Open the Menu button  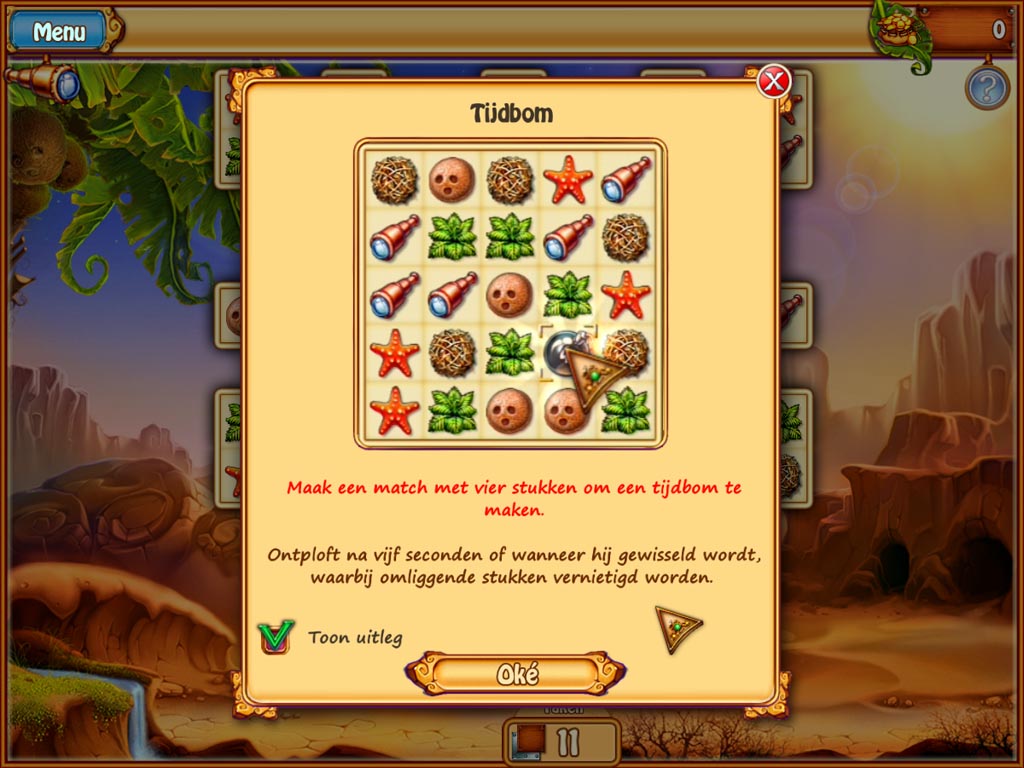pyautogui.click(x=59, y=31)
